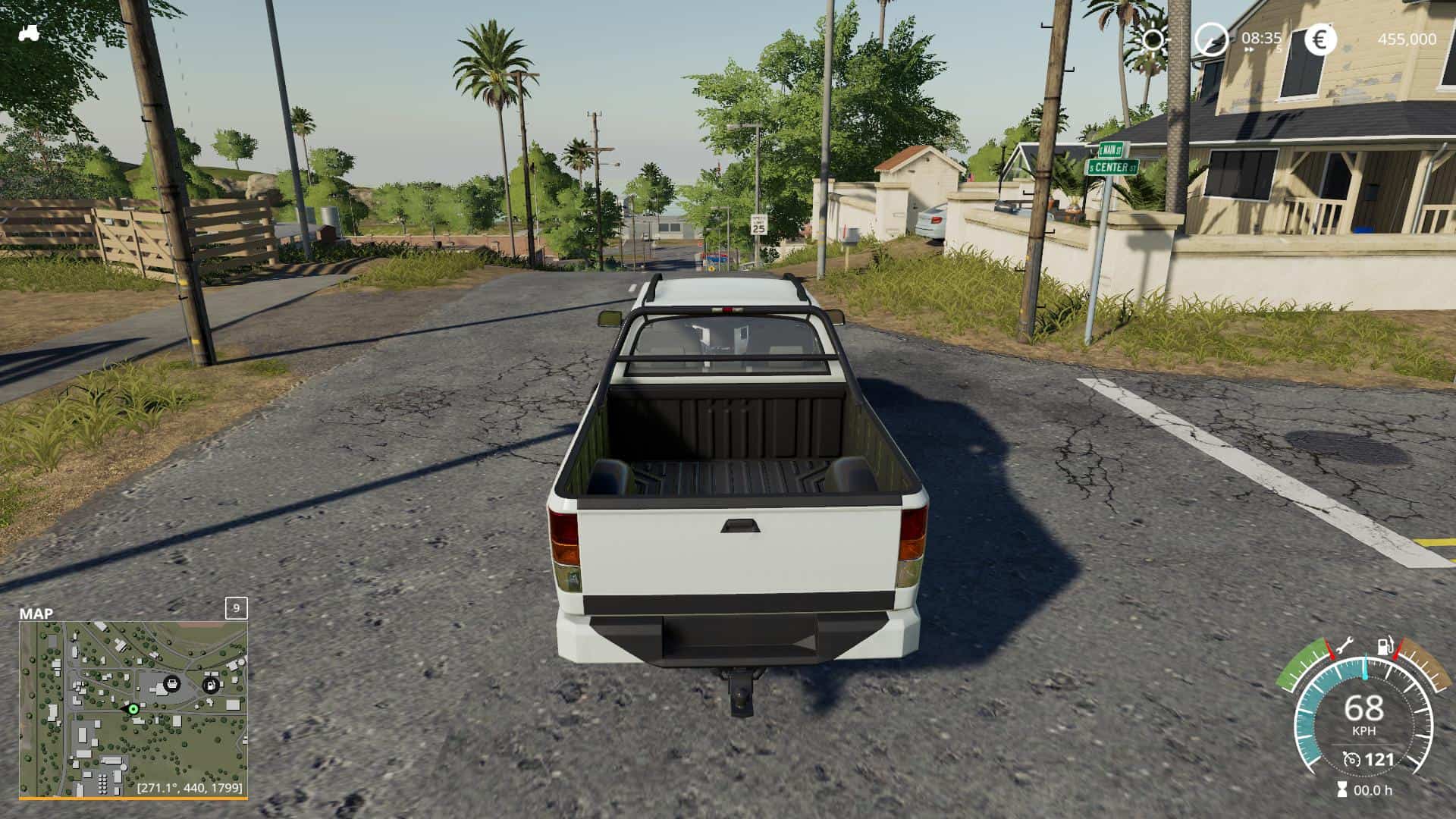This screenshot has width=1456, height=819.
Task: Click the green player arrow on the minimap
Action: click(x=133, y=709)
